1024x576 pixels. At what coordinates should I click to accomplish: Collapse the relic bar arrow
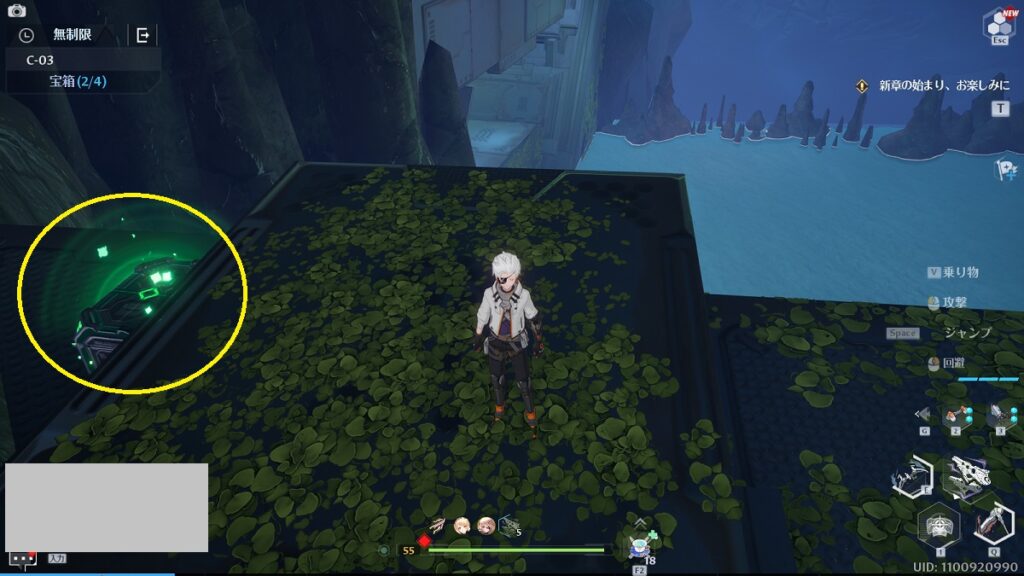[922, 415]
